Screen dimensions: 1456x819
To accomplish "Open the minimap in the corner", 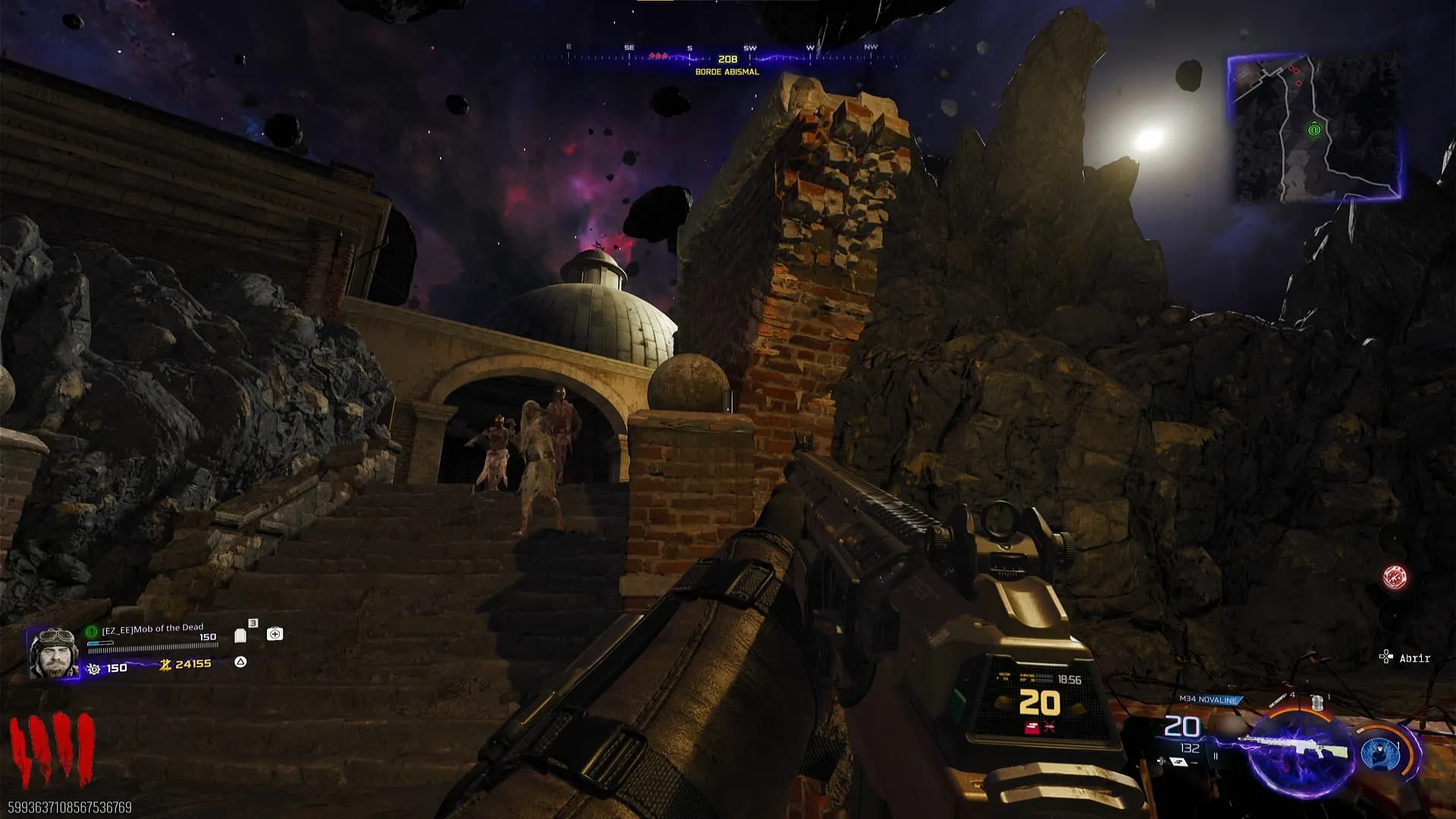I will [x=1314, y=127].
